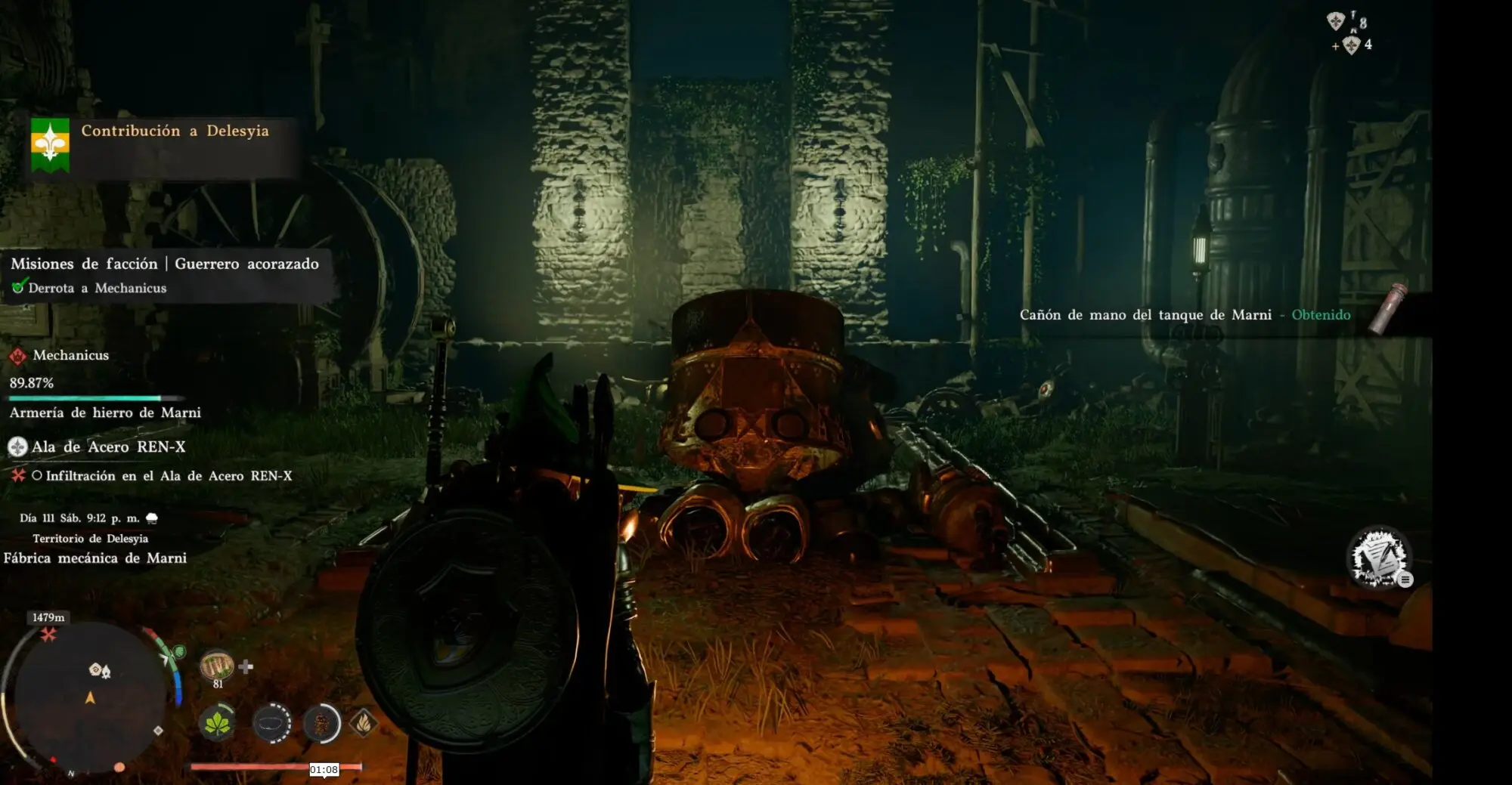Seek the video timeline at 01:08
1512x785 pixels.
[x=324, y=769]
